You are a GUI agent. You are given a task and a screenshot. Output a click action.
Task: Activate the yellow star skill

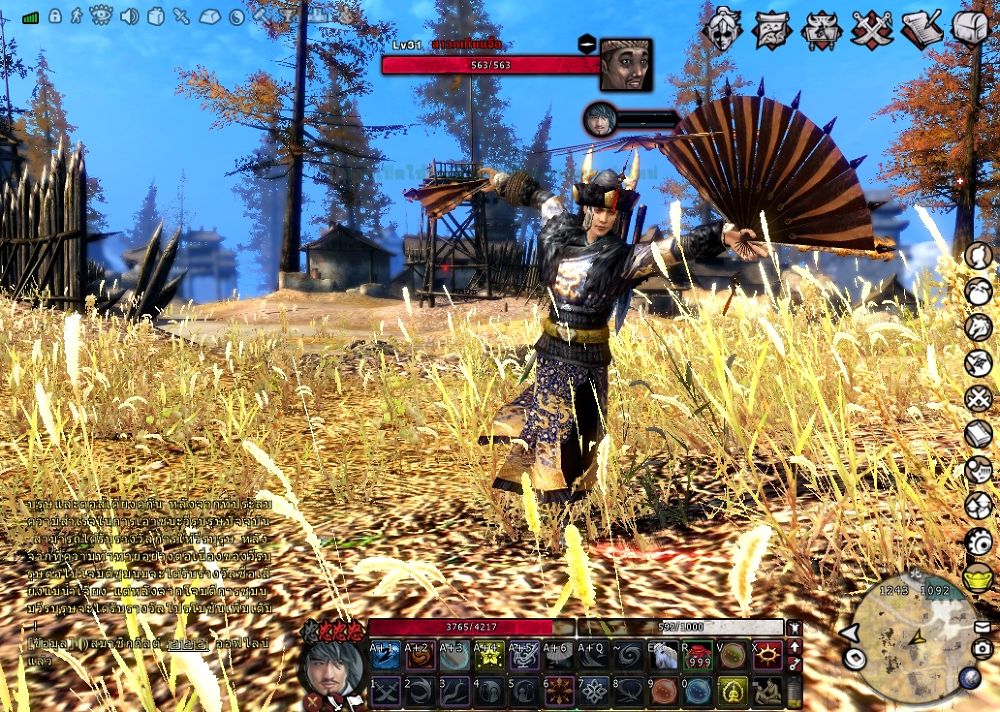[490, 656]
